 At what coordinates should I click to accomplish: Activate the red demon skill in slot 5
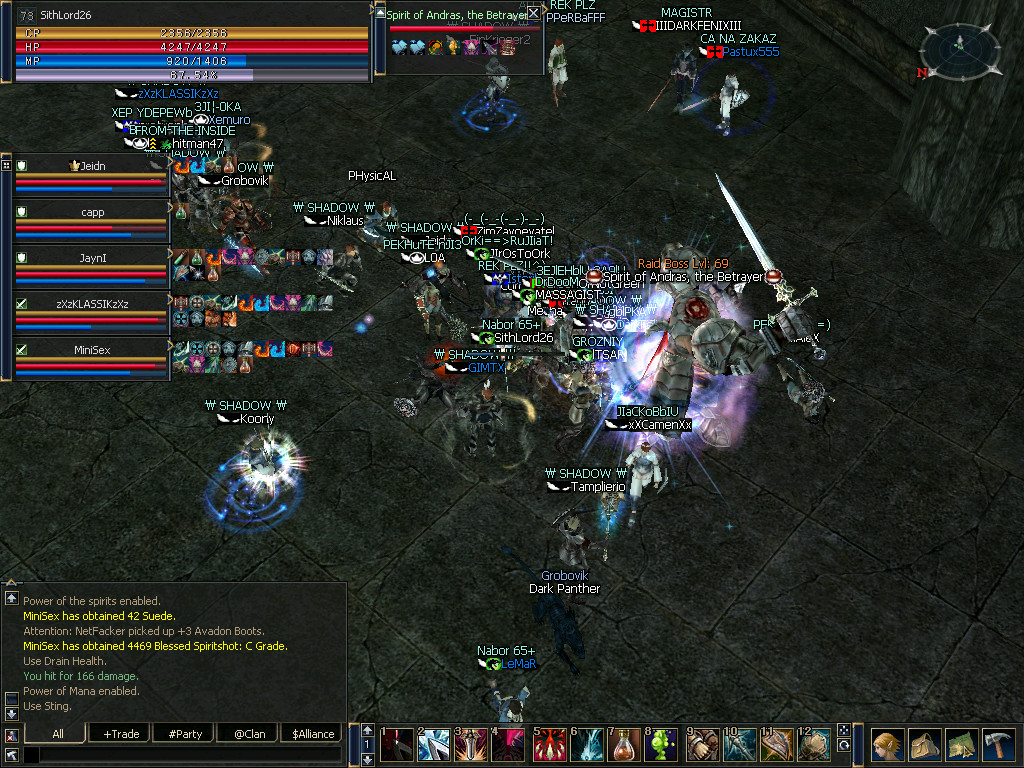pyautogui.click(x=549, y=746)
